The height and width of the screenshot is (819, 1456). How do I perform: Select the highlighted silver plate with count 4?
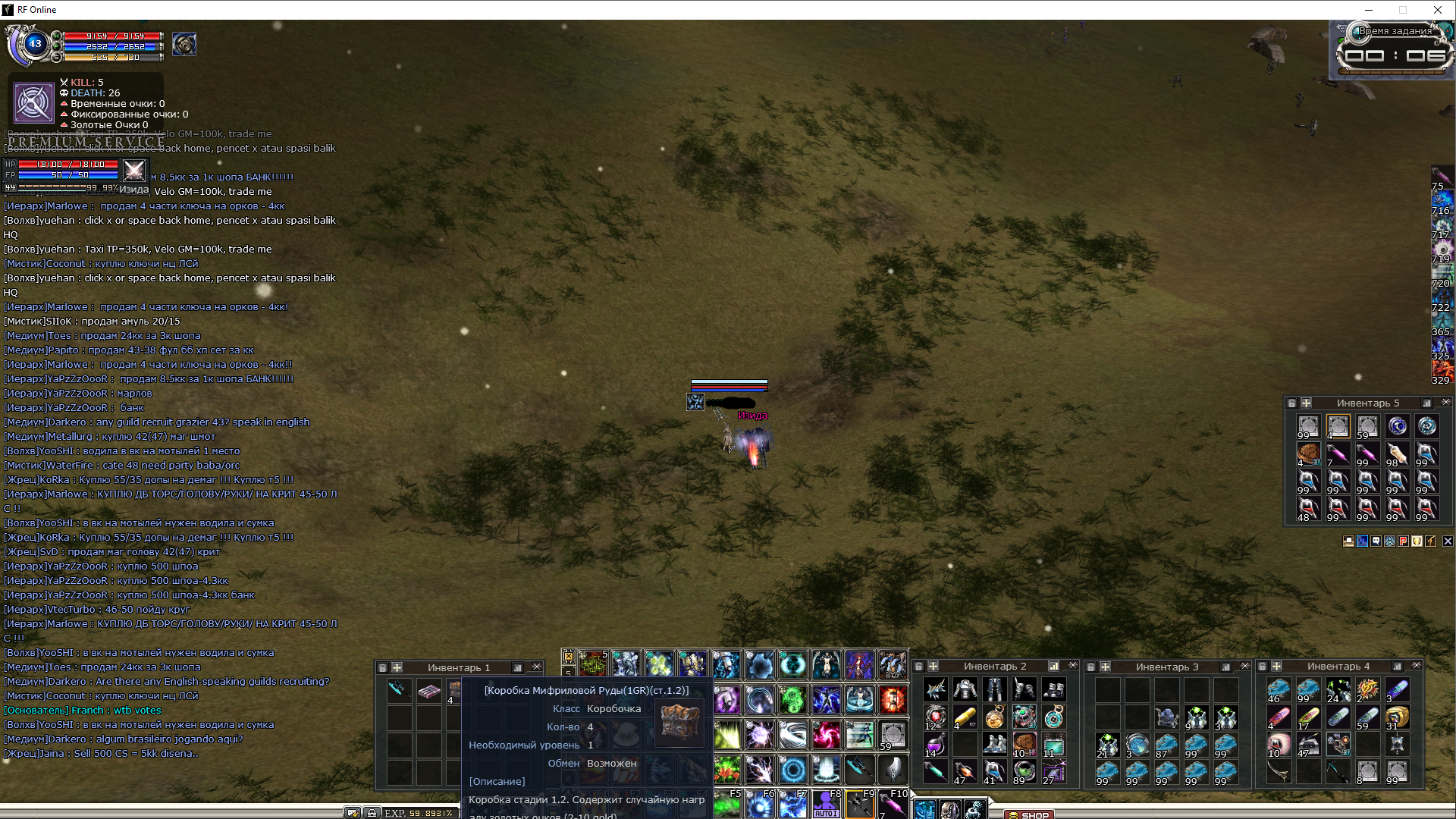pos(1338,427)
